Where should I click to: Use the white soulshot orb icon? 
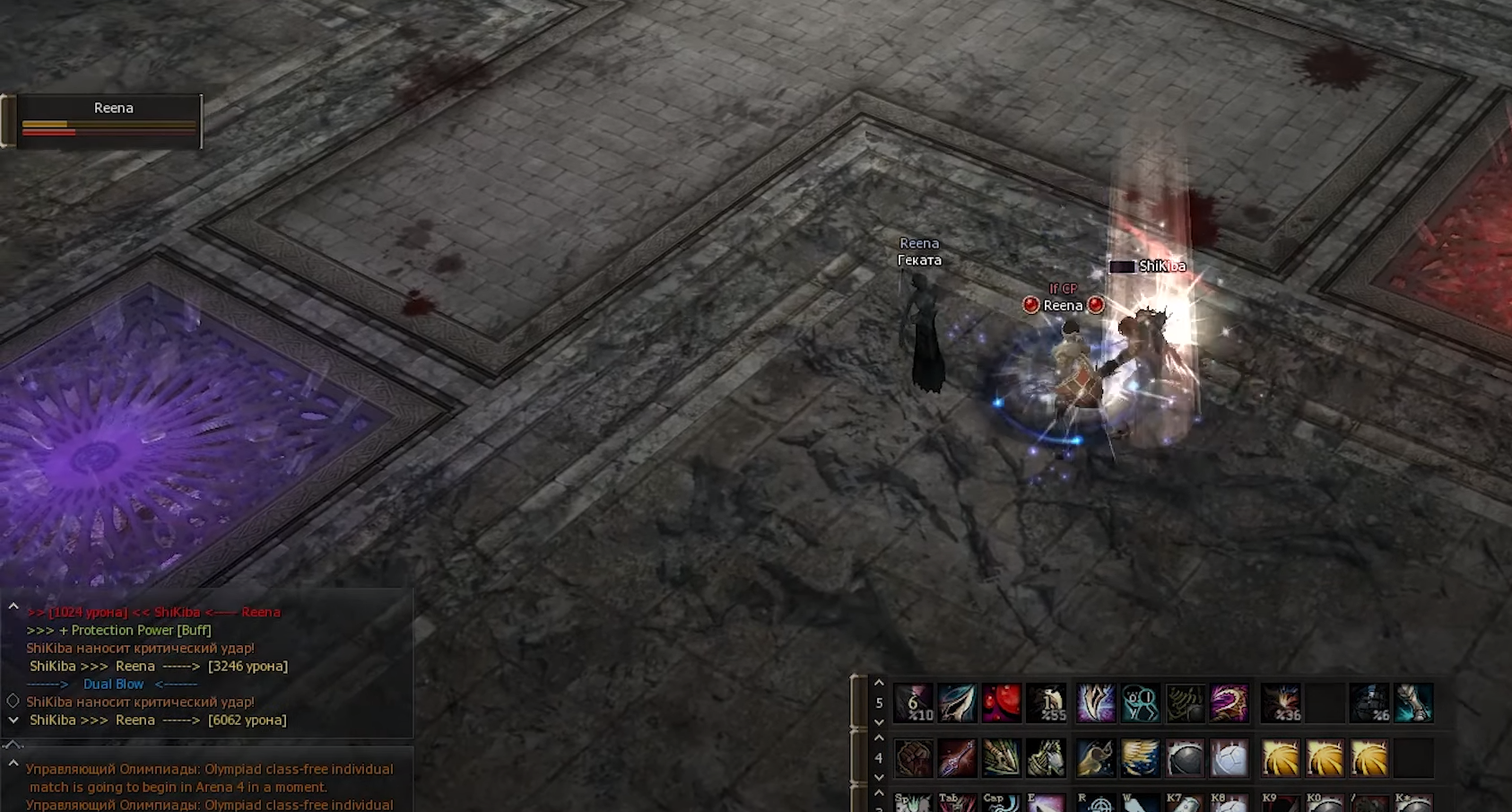pos(1229,758)
